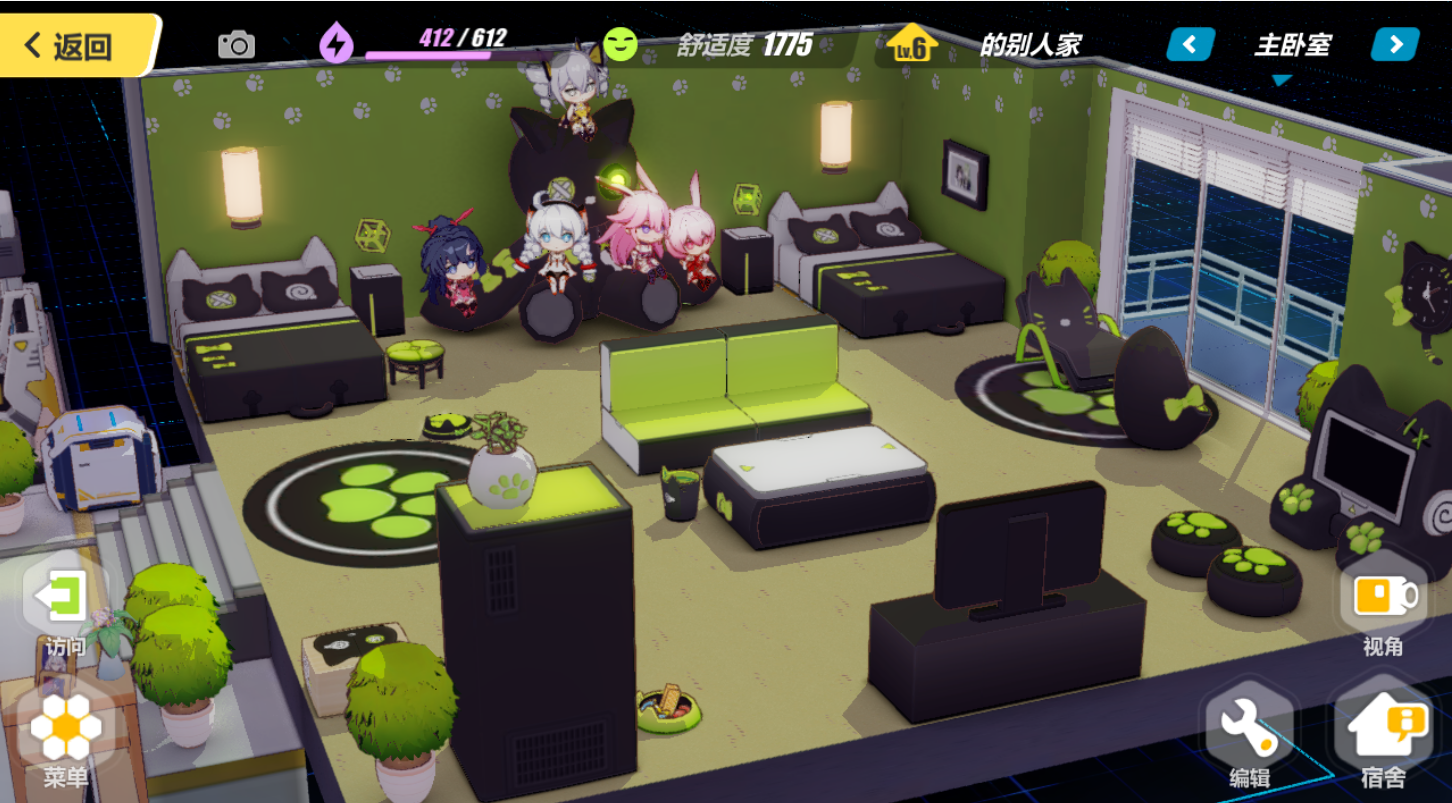1452x803 pixels.
Task: Tap the green smiley comfort icon
Action: click(x=620, y=44)
